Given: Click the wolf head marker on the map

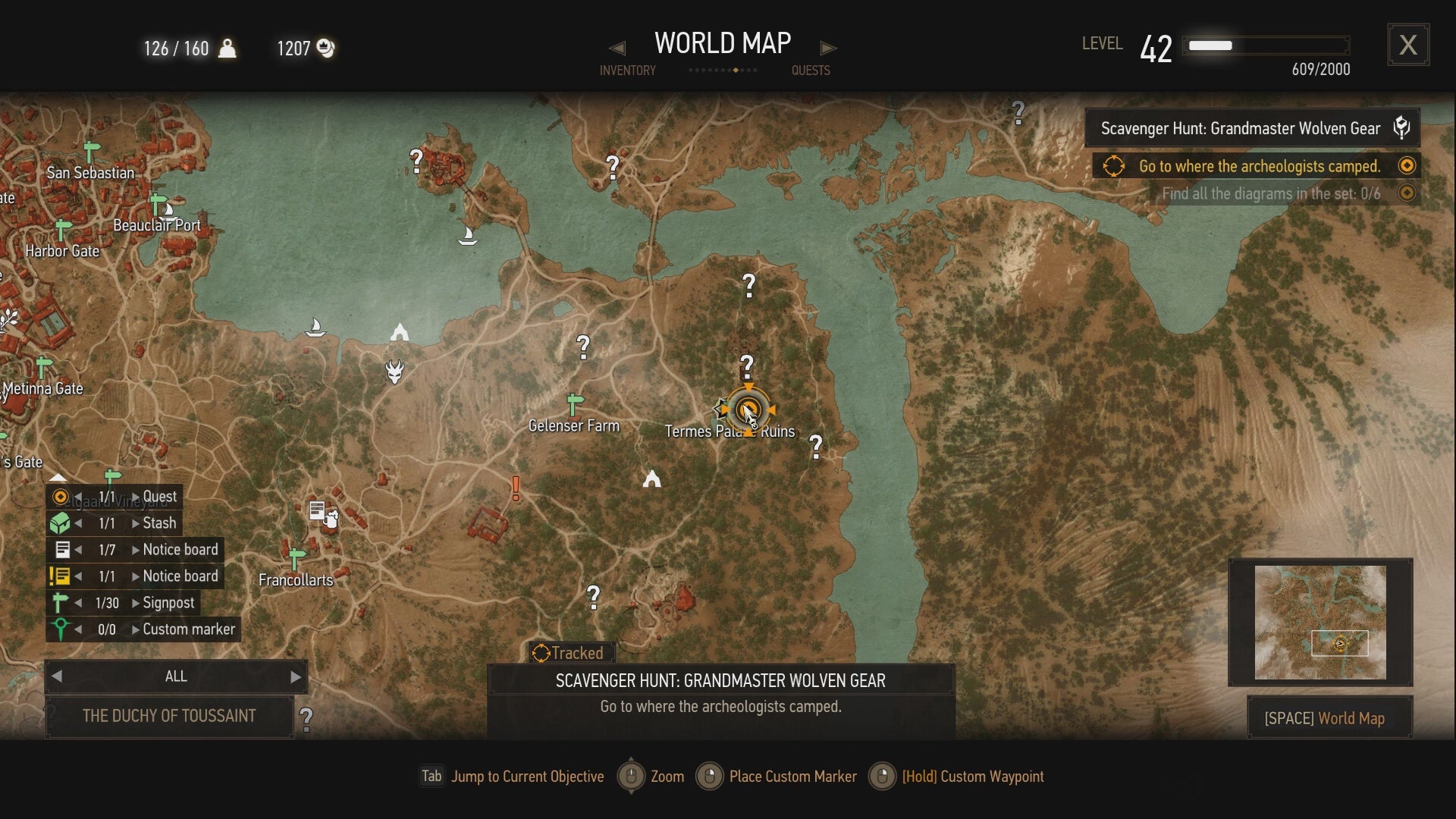Looking at the screenshot, I should (396, 372).
